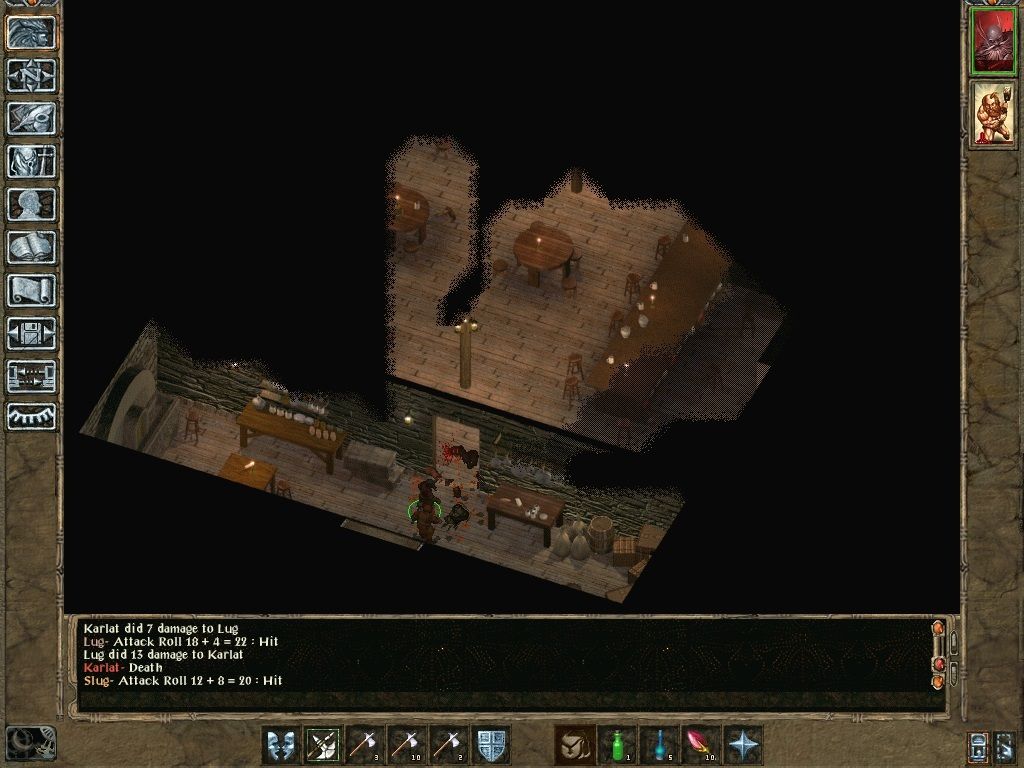The height and width of the screenshot is (768, 1024).
Task: Open the book-shaped spellbook icon
Action: click(x=31, y=247)
